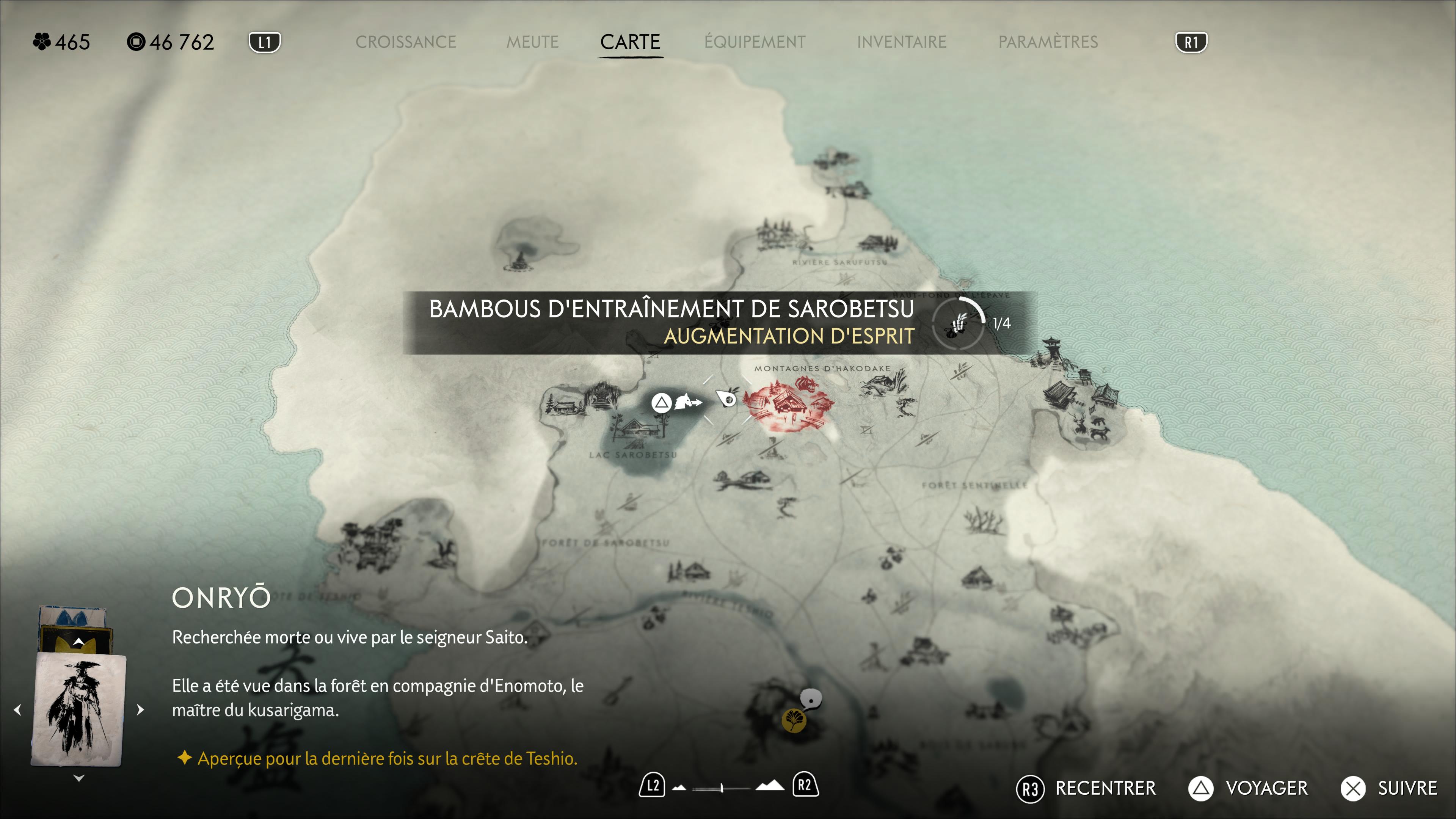Screen dimensions: 1456x819
Task: Cycle to the next card with right arrow
Action: (x=140, y=709)
